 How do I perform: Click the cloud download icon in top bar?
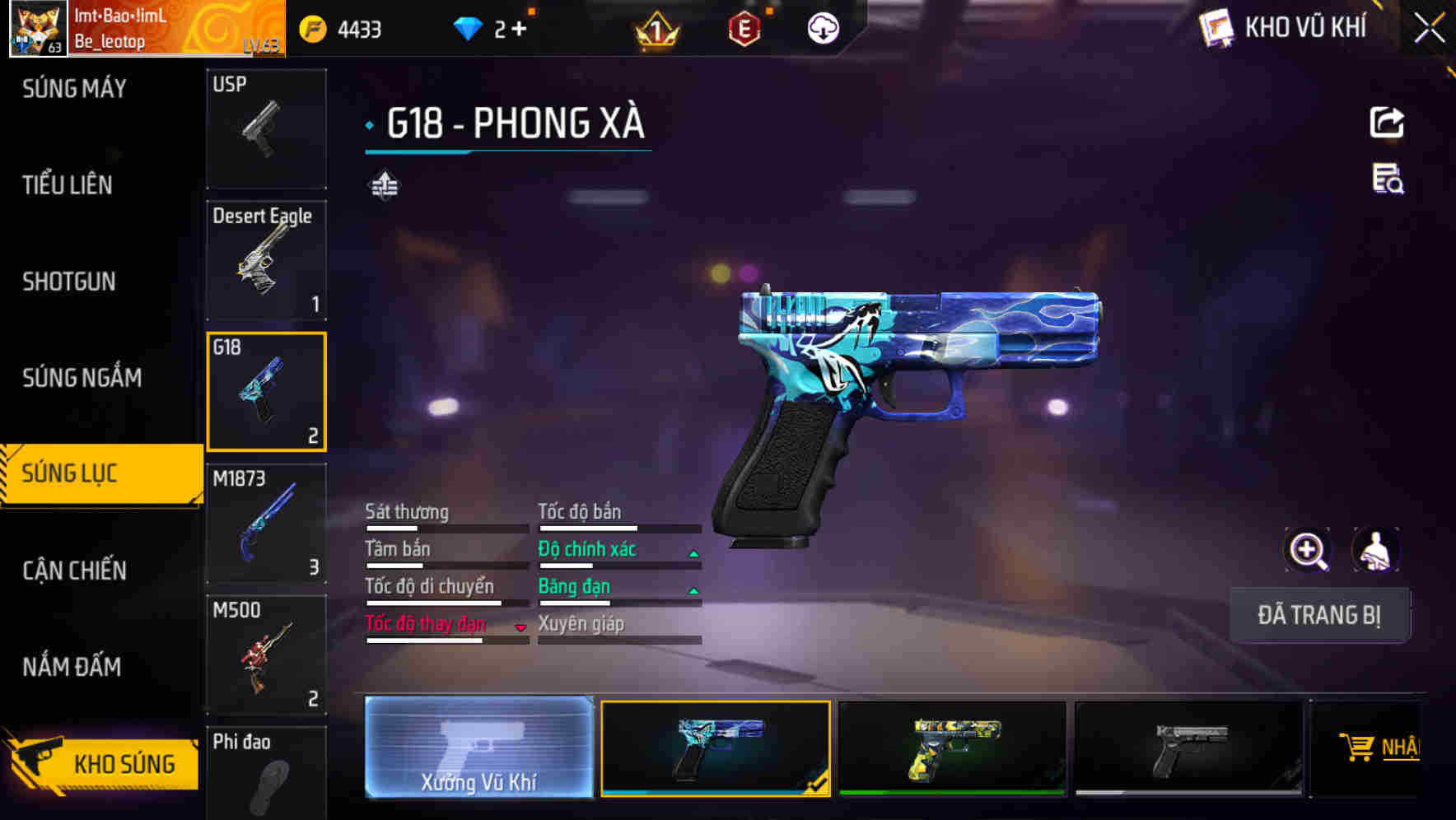pyautogui.click(x=823, y=27)
